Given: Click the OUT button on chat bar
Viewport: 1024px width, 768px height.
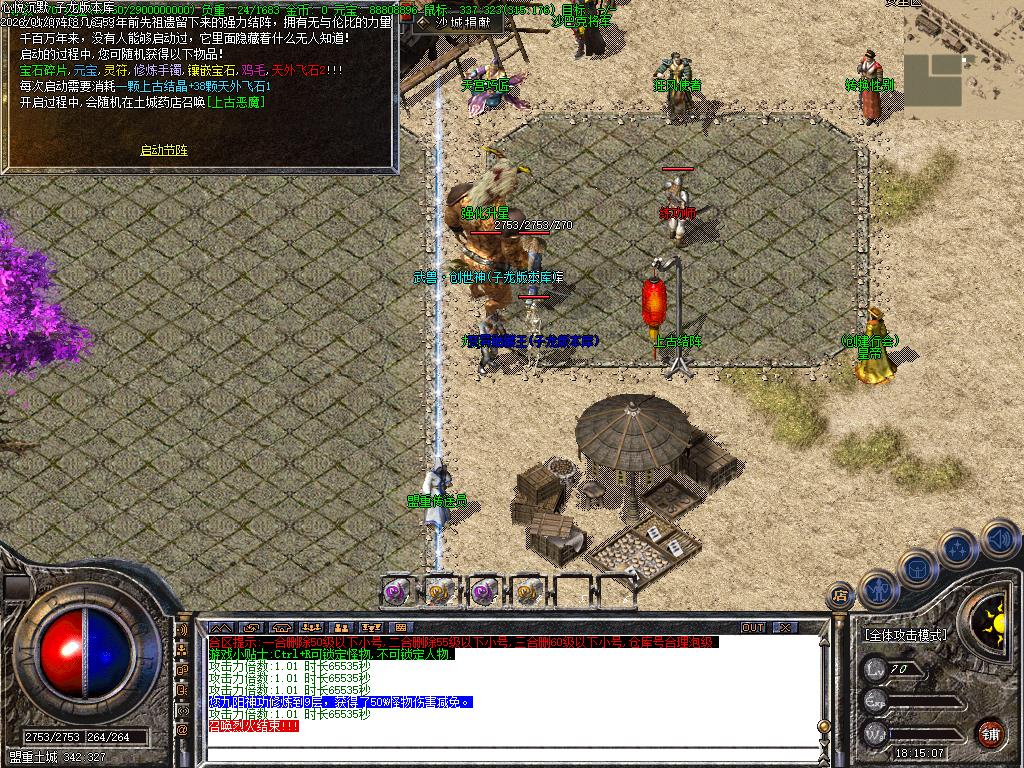Looking at the screenshot, I should (x=752, y=627).
